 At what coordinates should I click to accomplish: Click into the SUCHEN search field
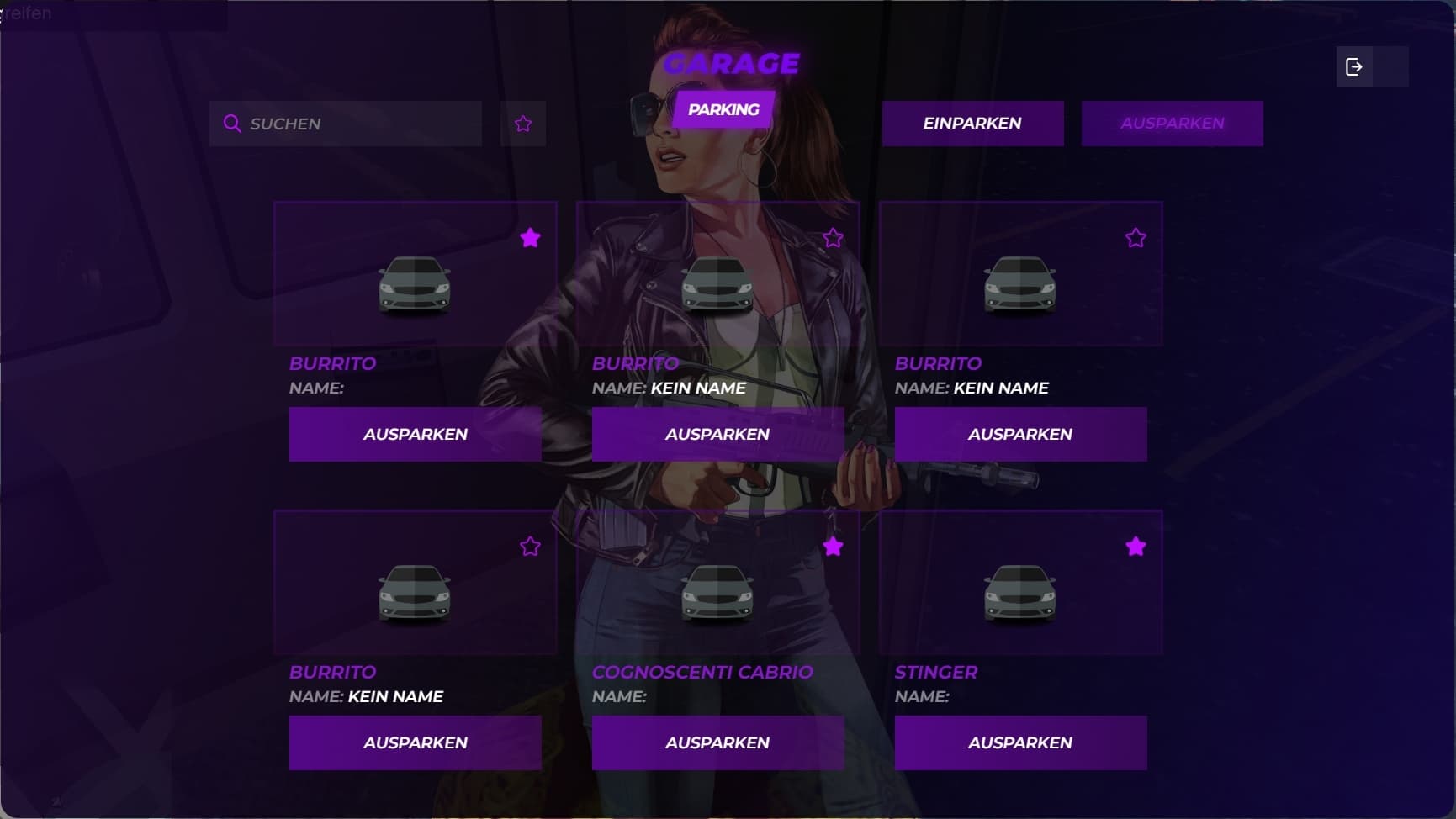(x=345, y=124)
